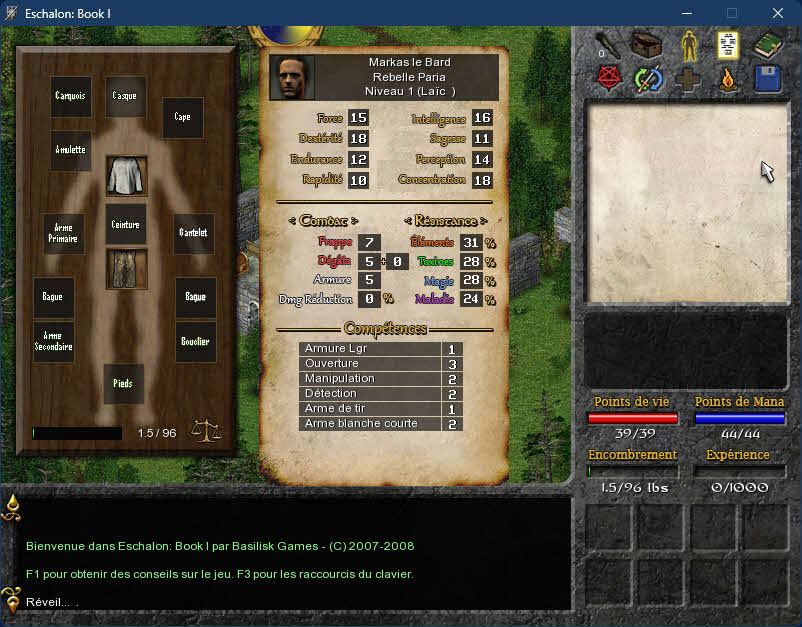Close the Eschalon: Book I window
The image size is (802, 627).
coord(778,13)
